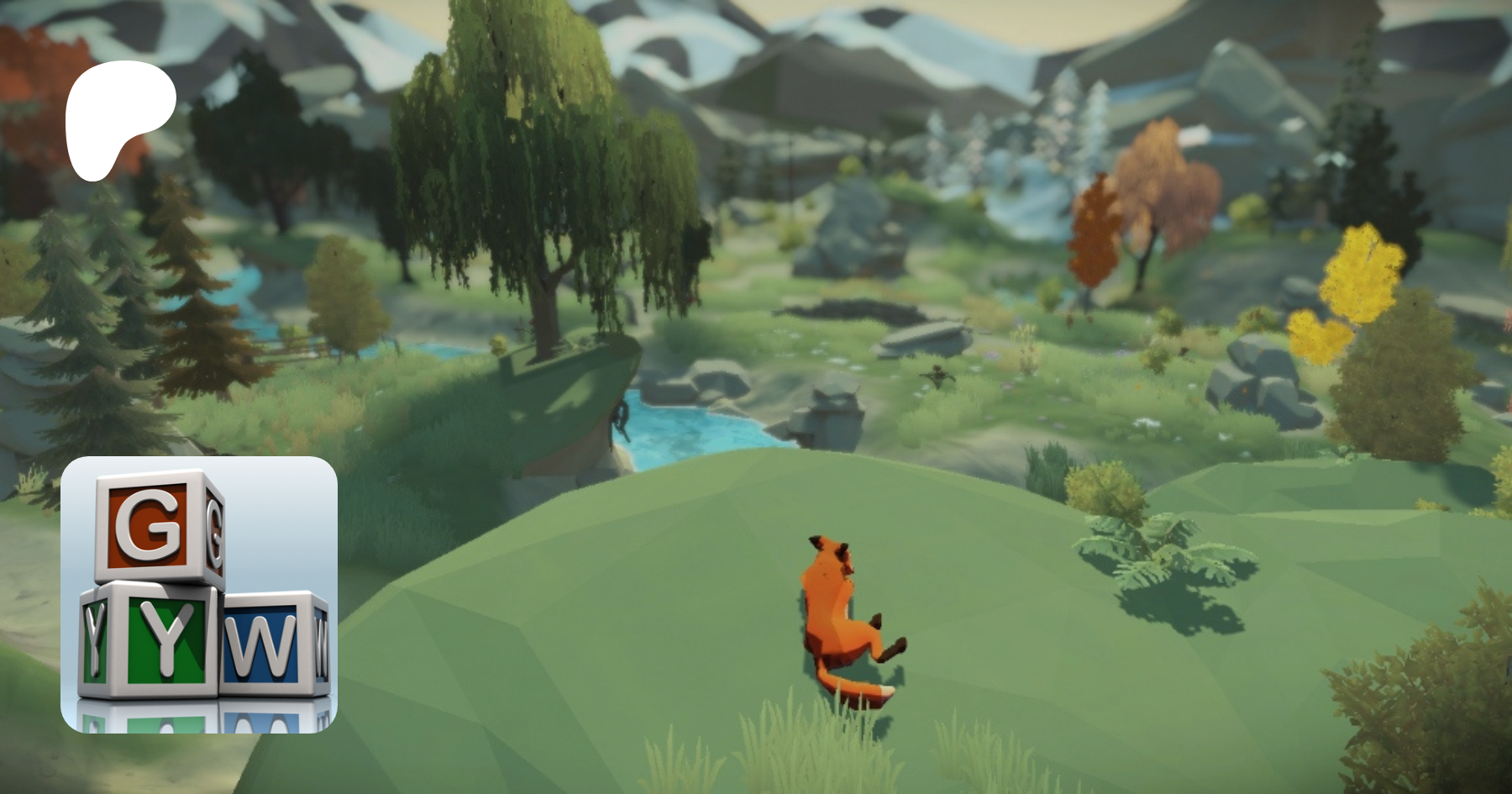The height and width of the screenshot is (794, 1512).
Task: Open the GYW letter blocks avatar
Action: click(199, 594)
